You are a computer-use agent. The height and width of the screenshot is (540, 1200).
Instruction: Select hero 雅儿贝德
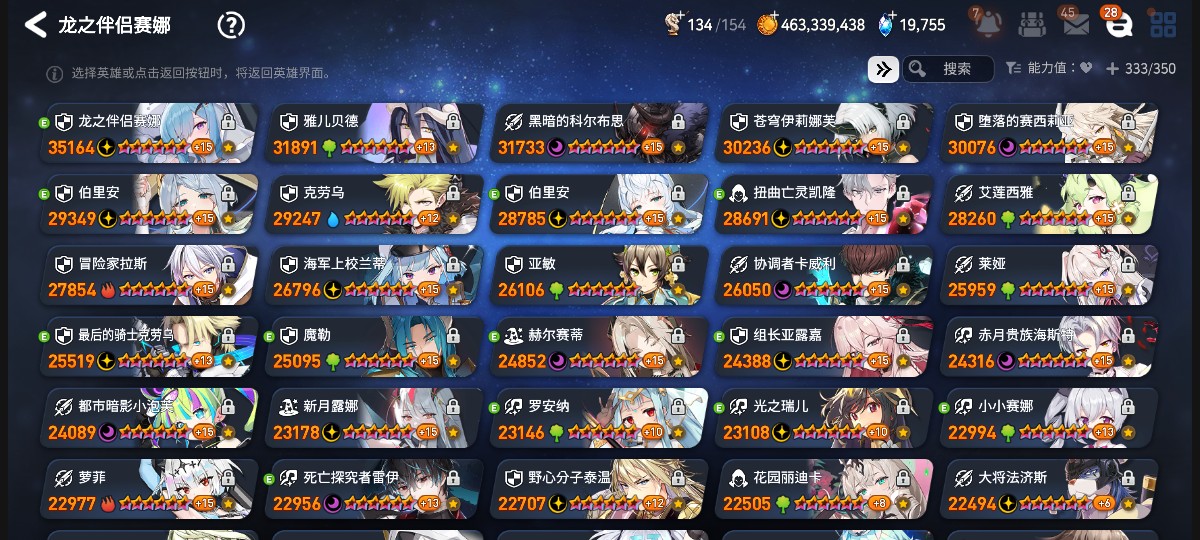[375, 133]
